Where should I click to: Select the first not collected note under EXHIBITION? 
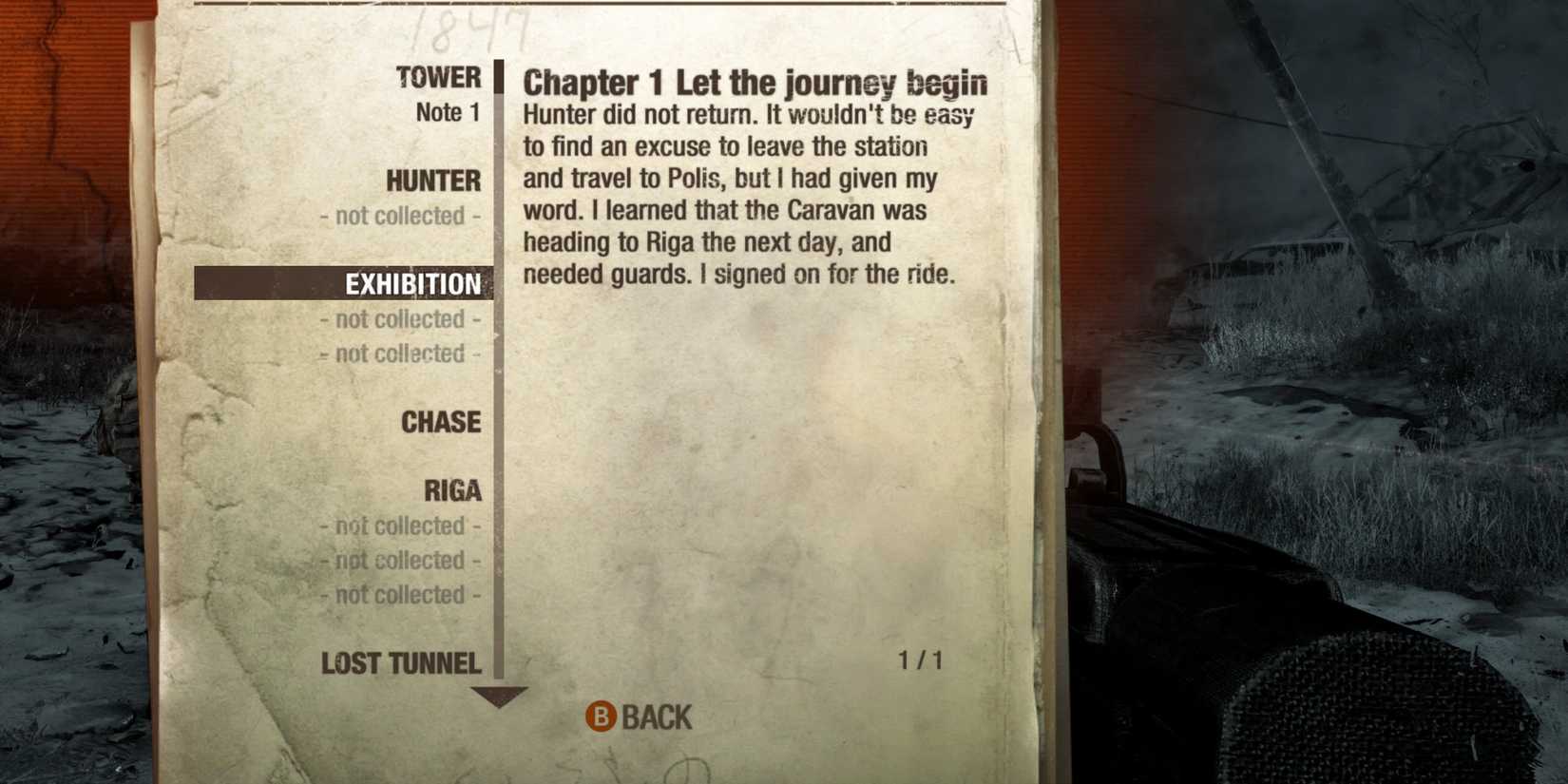click(x=400, y=319)
